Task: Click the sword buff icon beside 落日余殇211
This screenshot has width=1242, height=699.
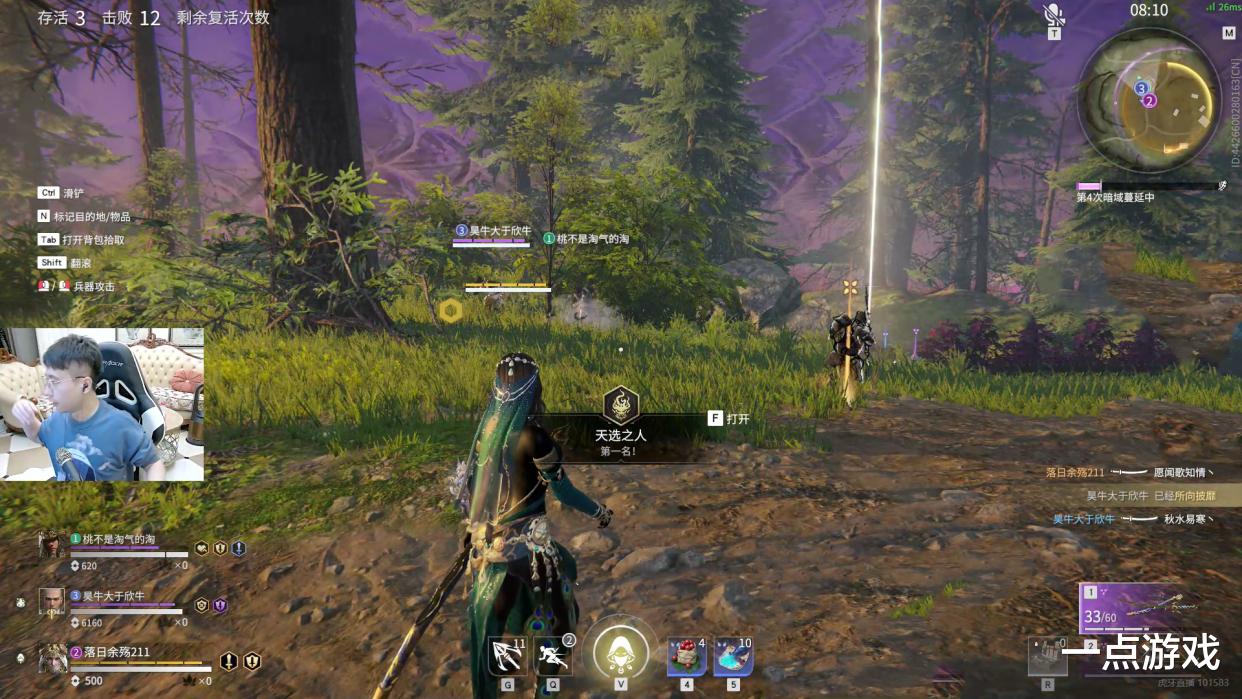Action: (x=229, y=661)
